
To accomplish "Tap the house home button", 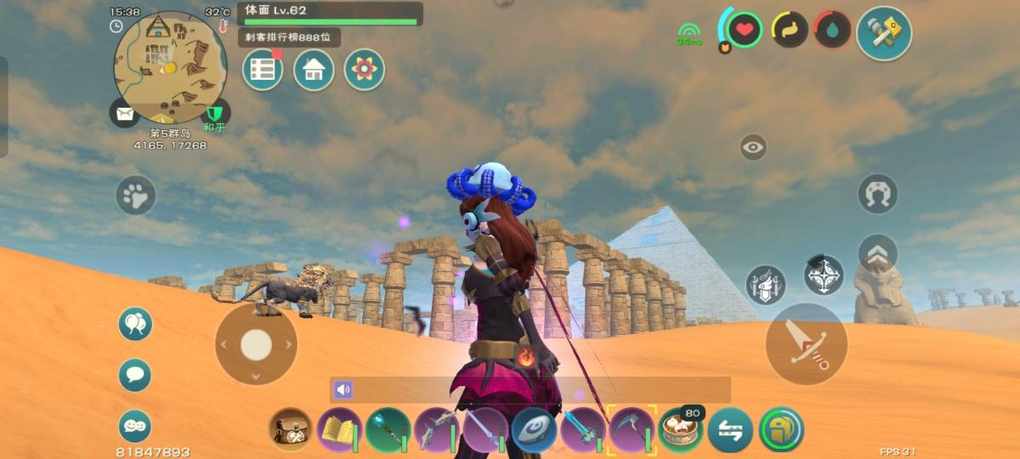I will [314, 70].
